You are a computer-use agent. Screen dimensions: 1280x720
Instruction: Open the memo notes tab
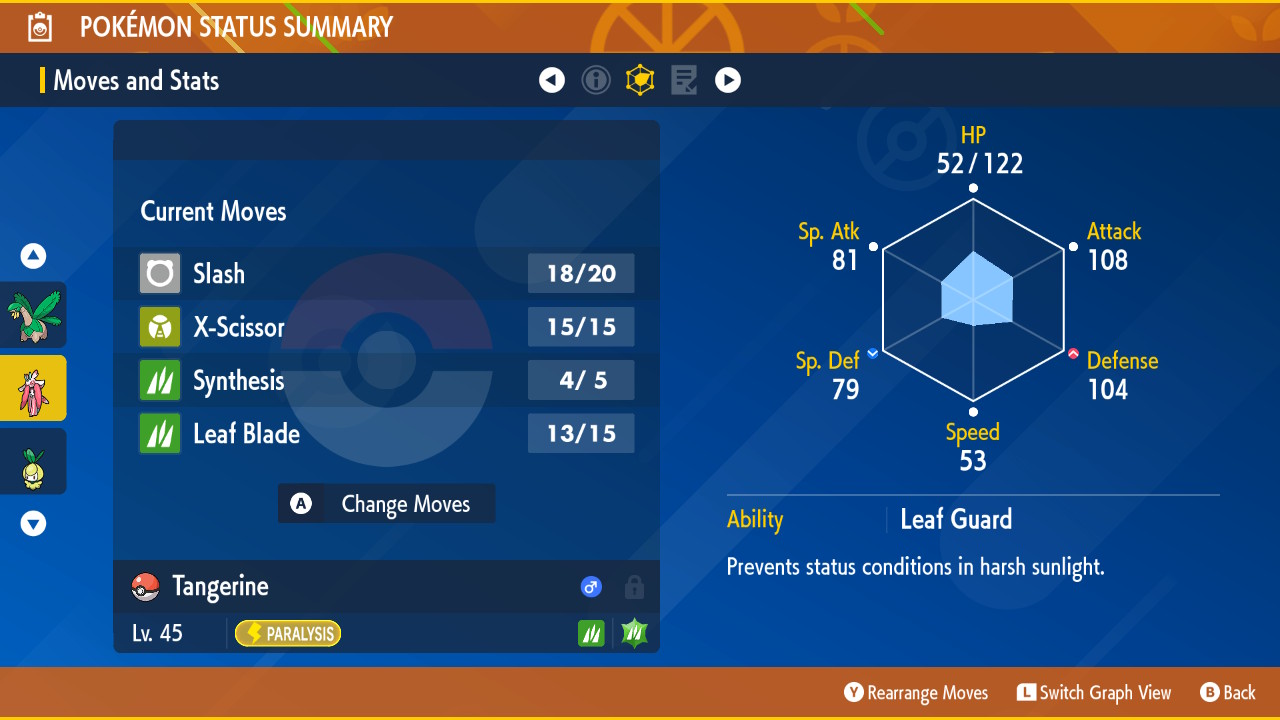pyautogui.click(x=684, y=80)
